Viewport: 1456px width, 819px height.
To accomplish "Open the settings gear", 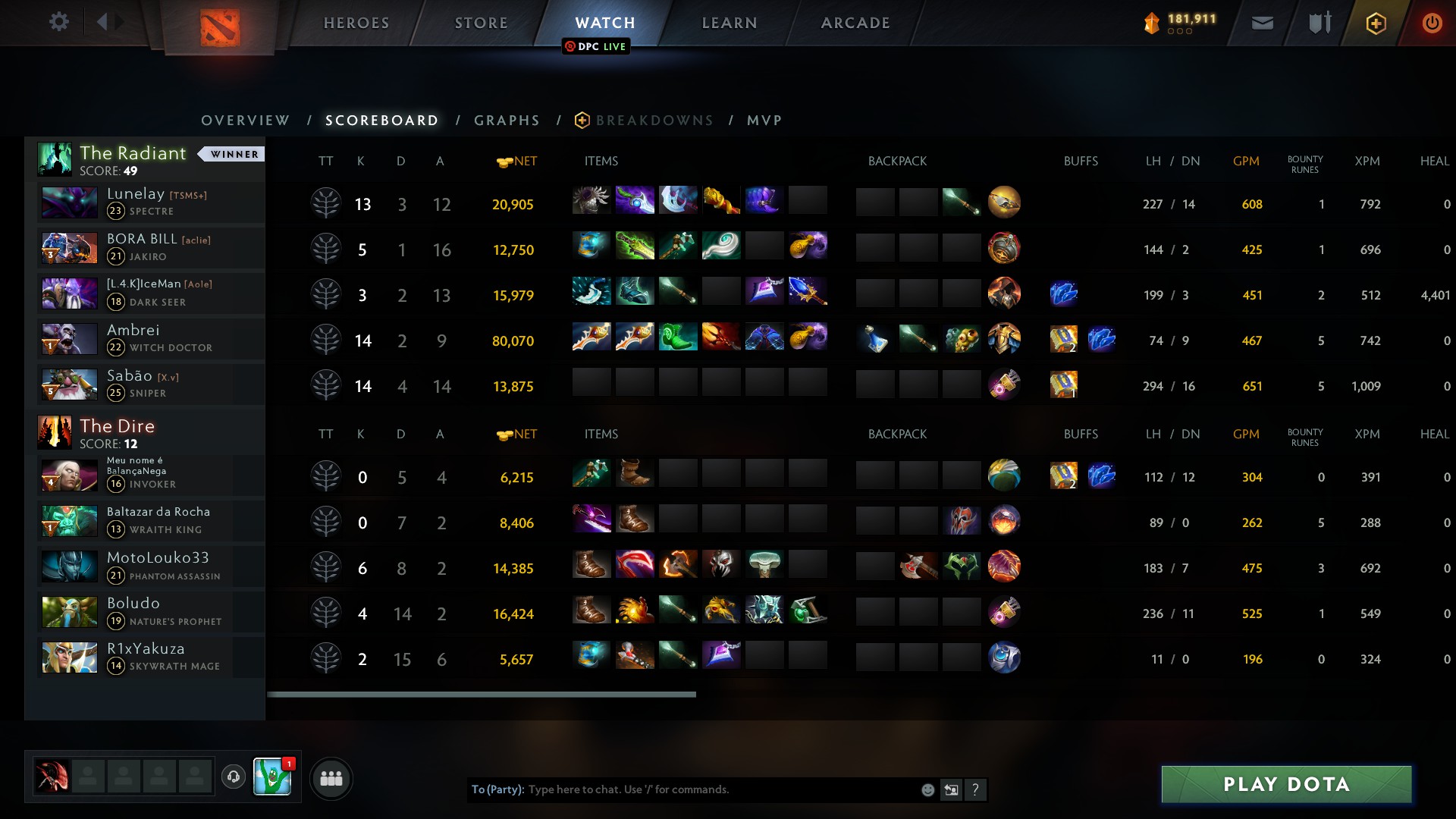I will (x=59, y=22).
